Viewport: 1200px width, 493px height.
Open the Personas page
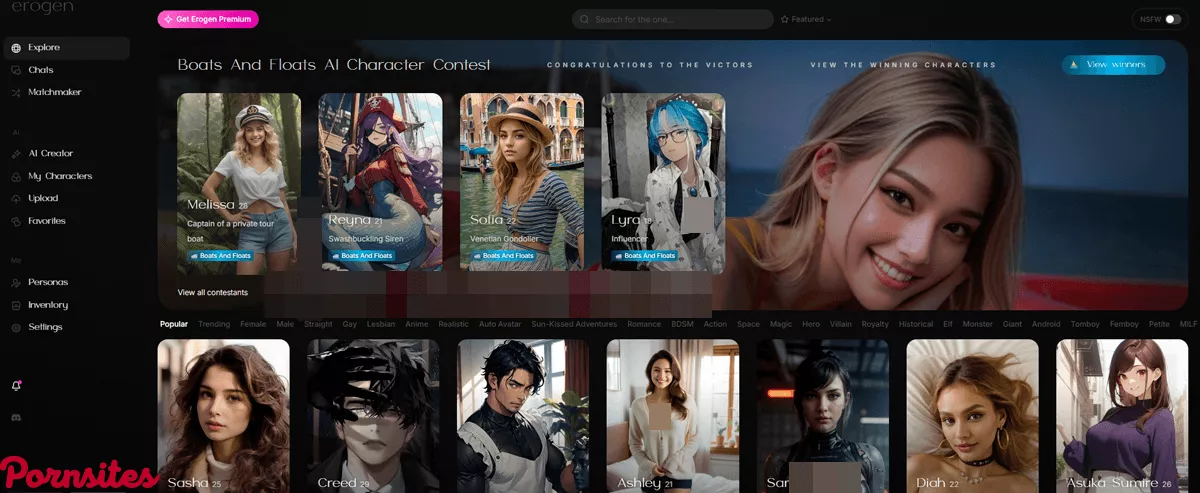tap(48, 282)
